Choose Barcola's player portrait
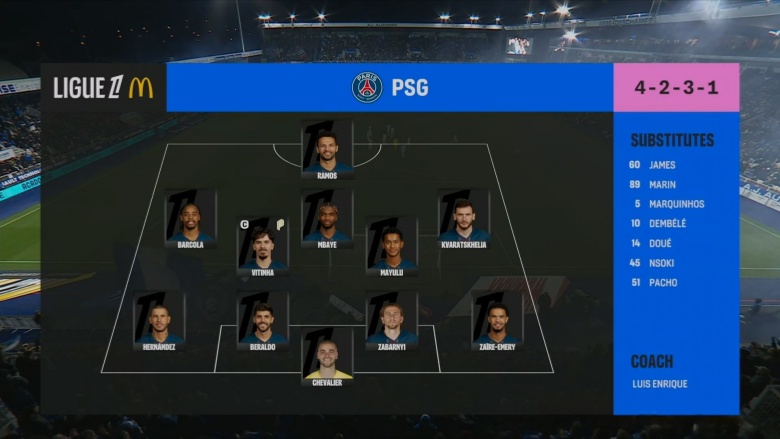 (190, 219)
